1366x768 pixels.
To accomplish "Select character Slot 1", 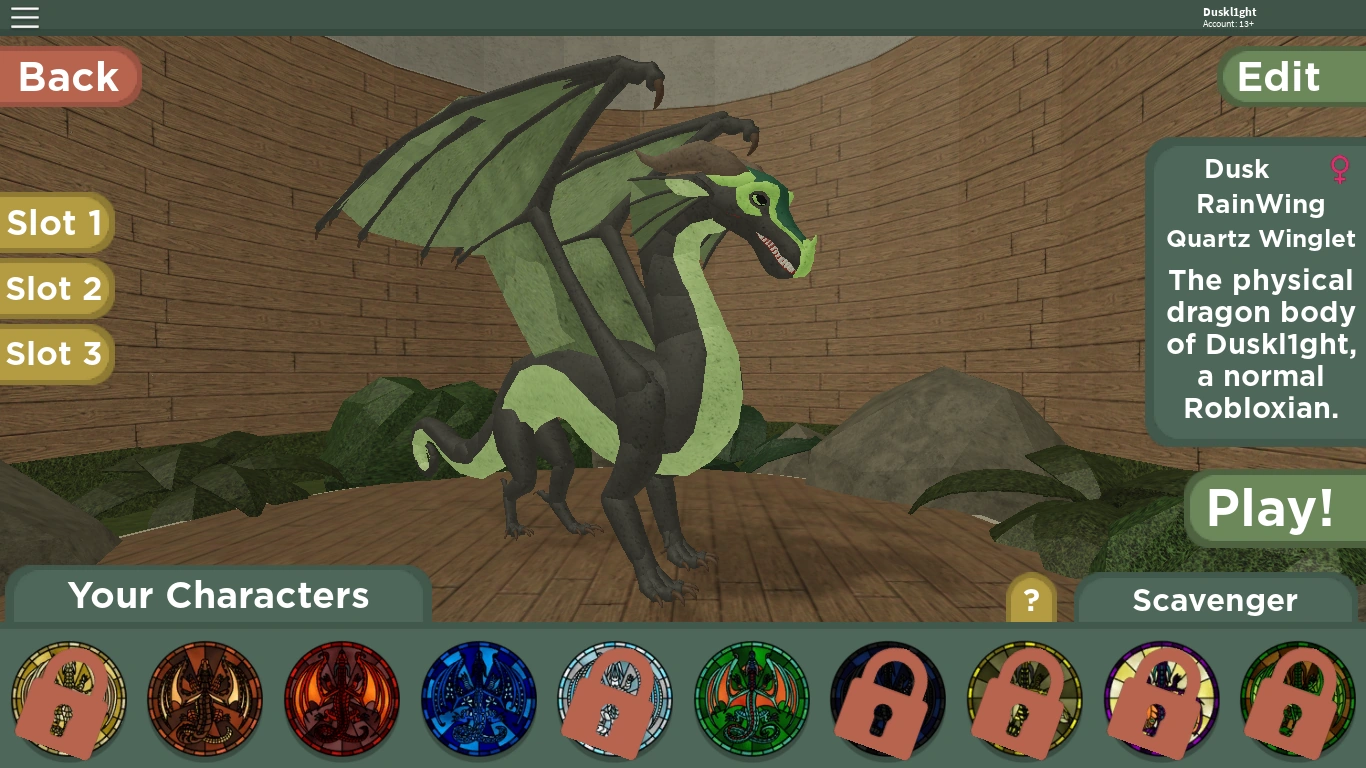I will 55,222.
